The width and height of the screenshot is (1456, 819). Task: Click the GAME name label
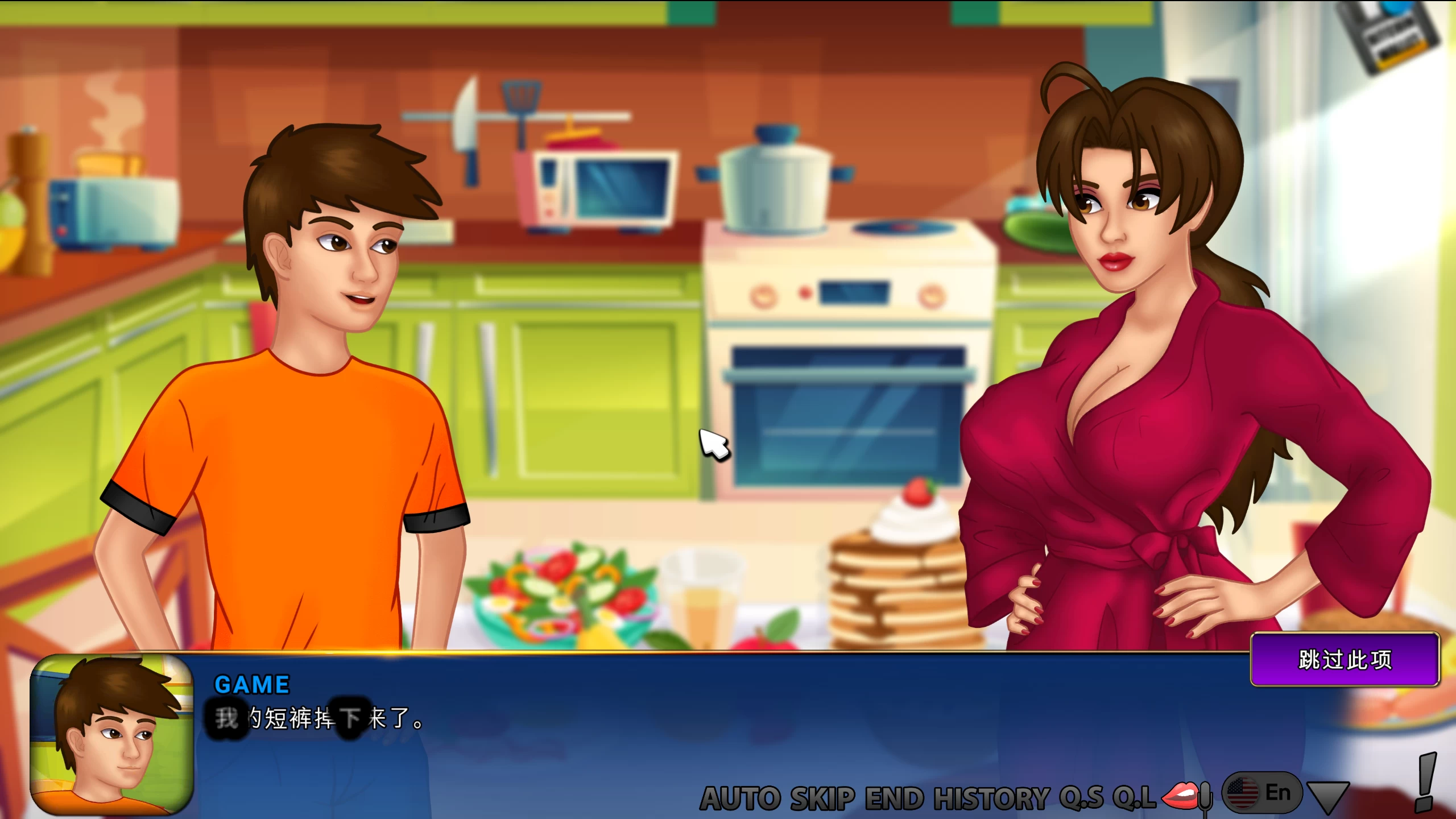tap(251, 684)
